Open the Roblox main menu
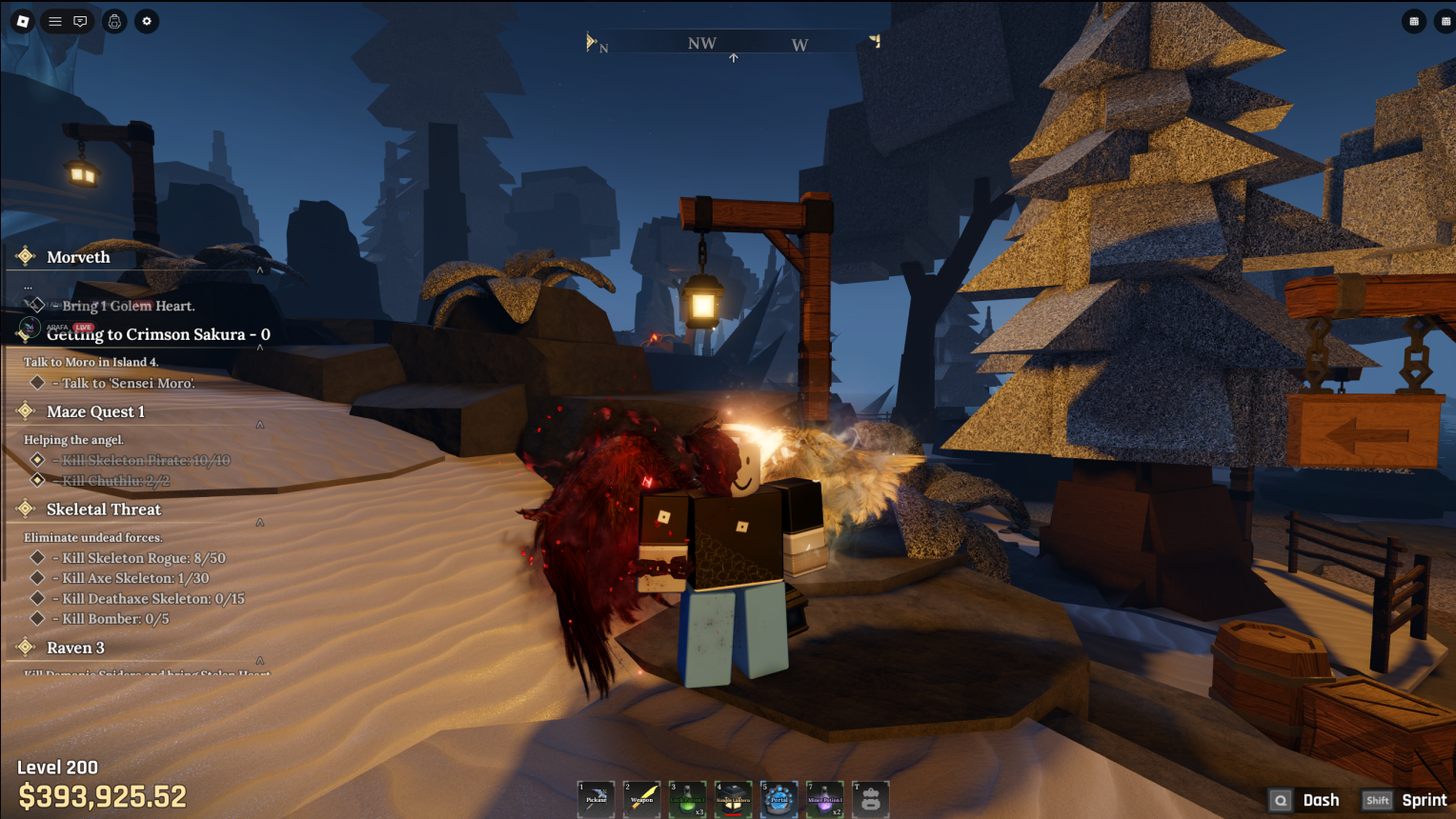 click(x=23, y=21)
